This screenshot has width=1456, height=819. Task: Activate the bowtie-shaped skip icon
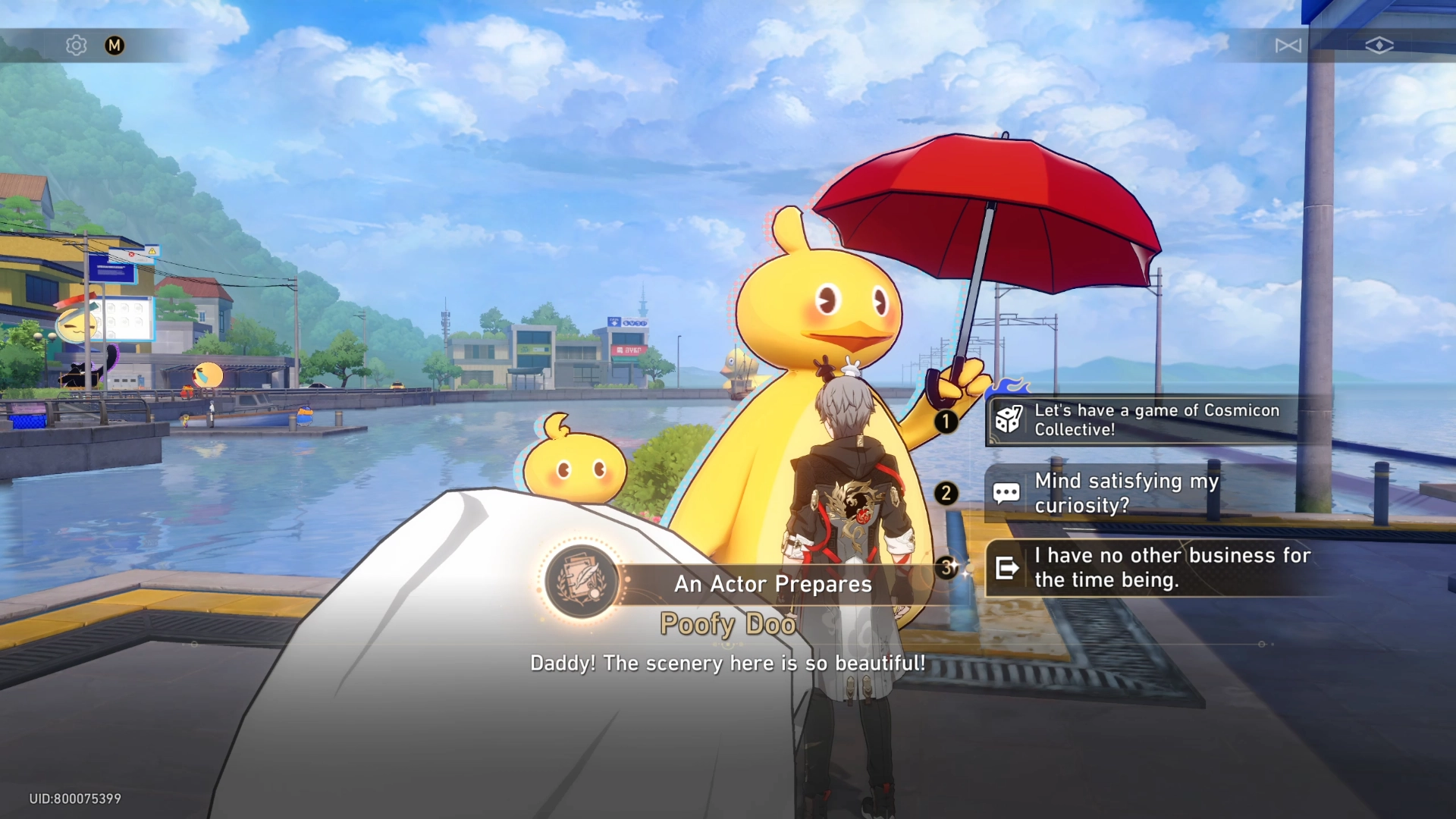[1288, 45]
